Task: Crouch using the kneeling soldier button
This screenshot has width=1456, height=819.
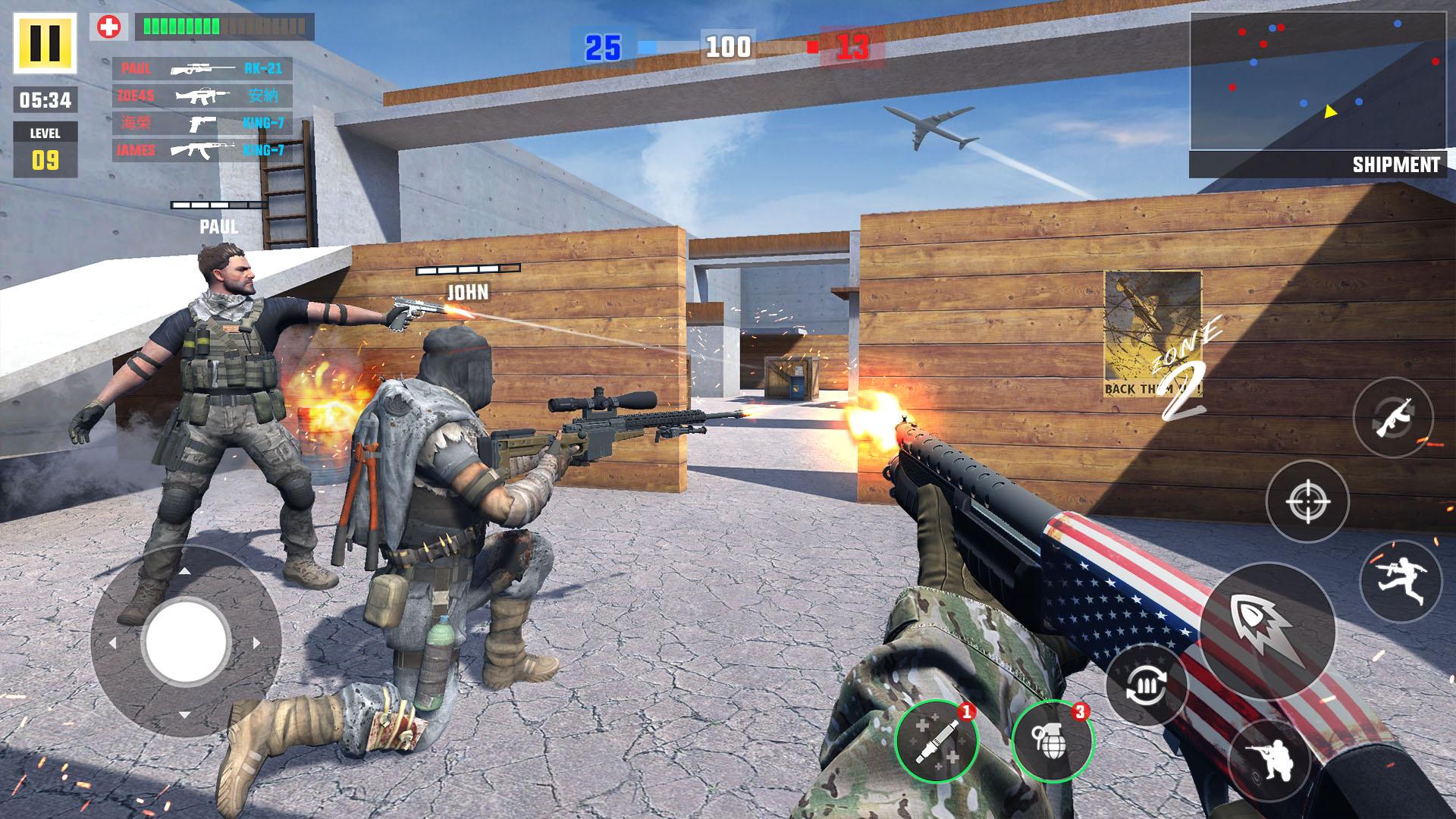Action: [x=1269, y=761]
